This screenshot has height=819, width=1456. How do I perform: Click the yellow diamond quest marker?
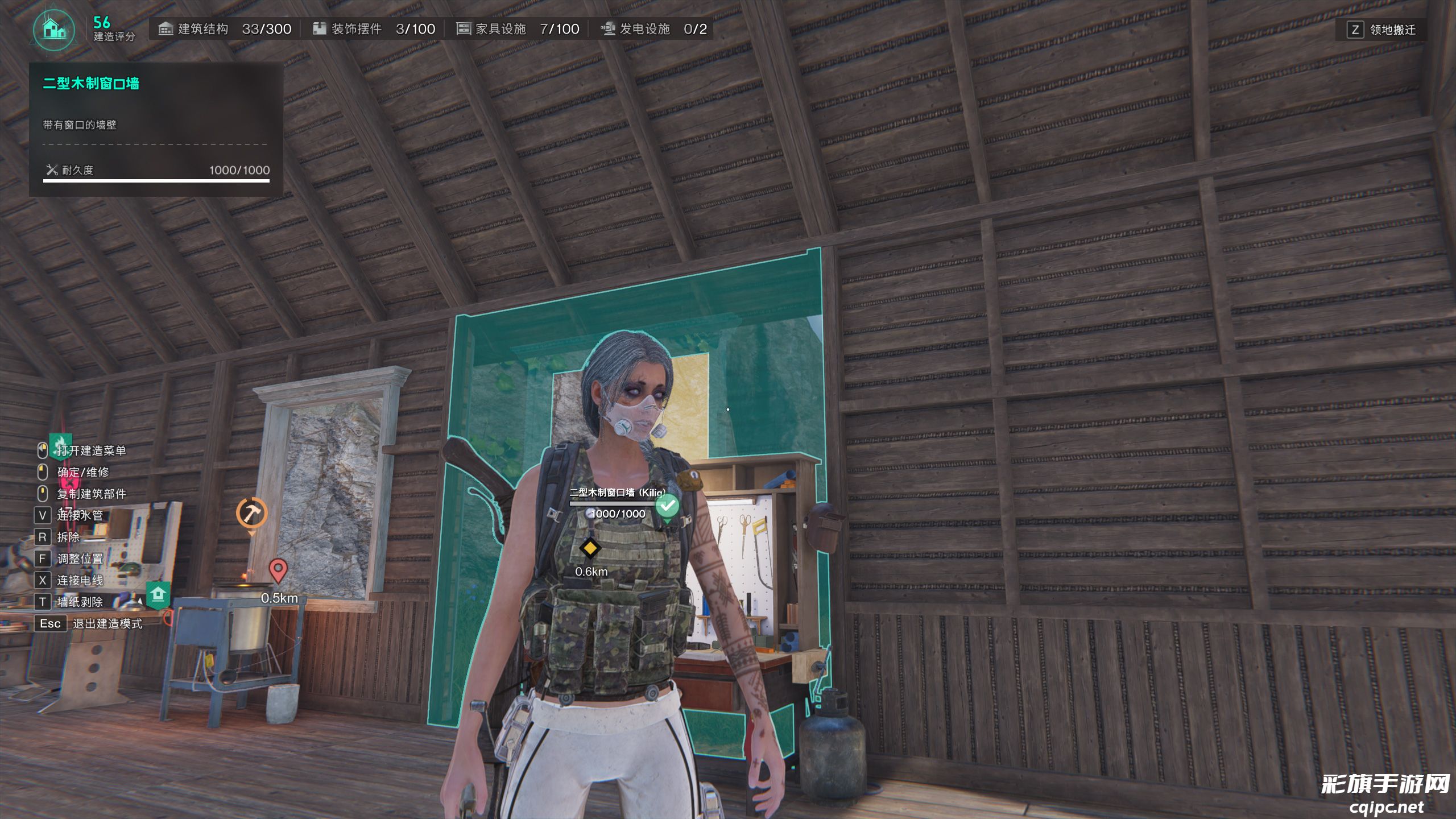point(590,548)
